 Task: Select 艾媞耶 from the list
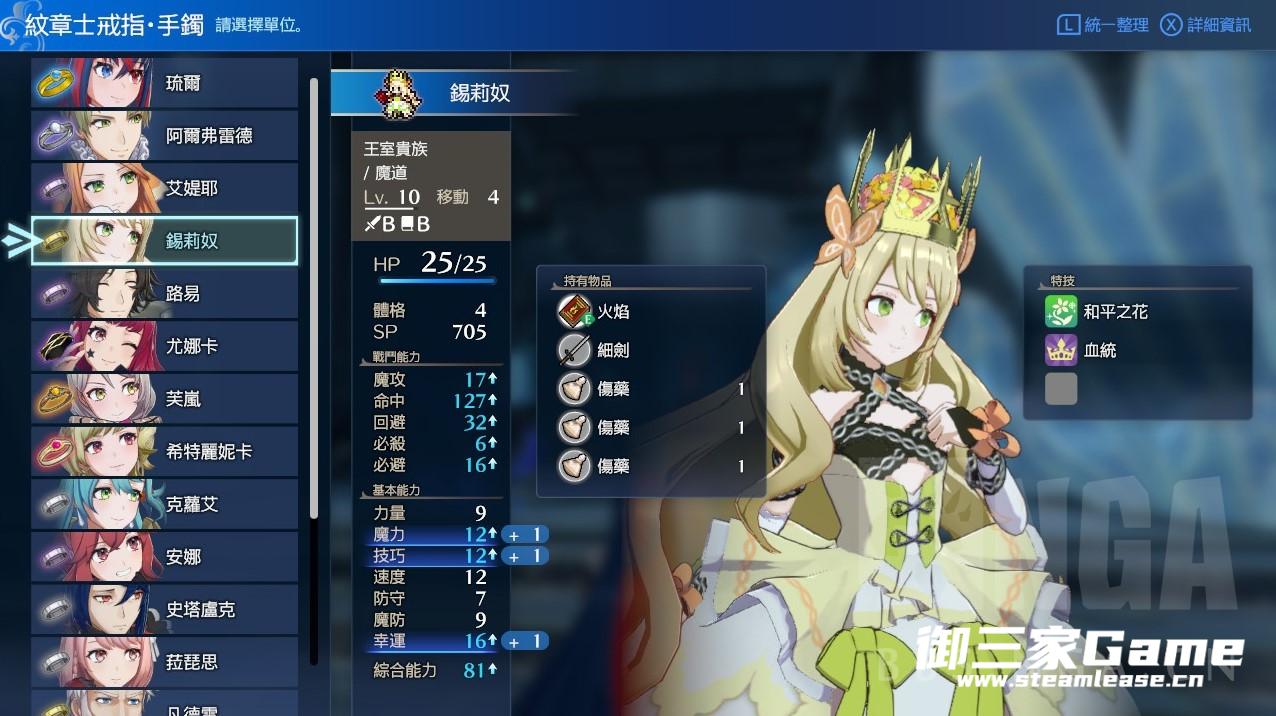(165, 188)
